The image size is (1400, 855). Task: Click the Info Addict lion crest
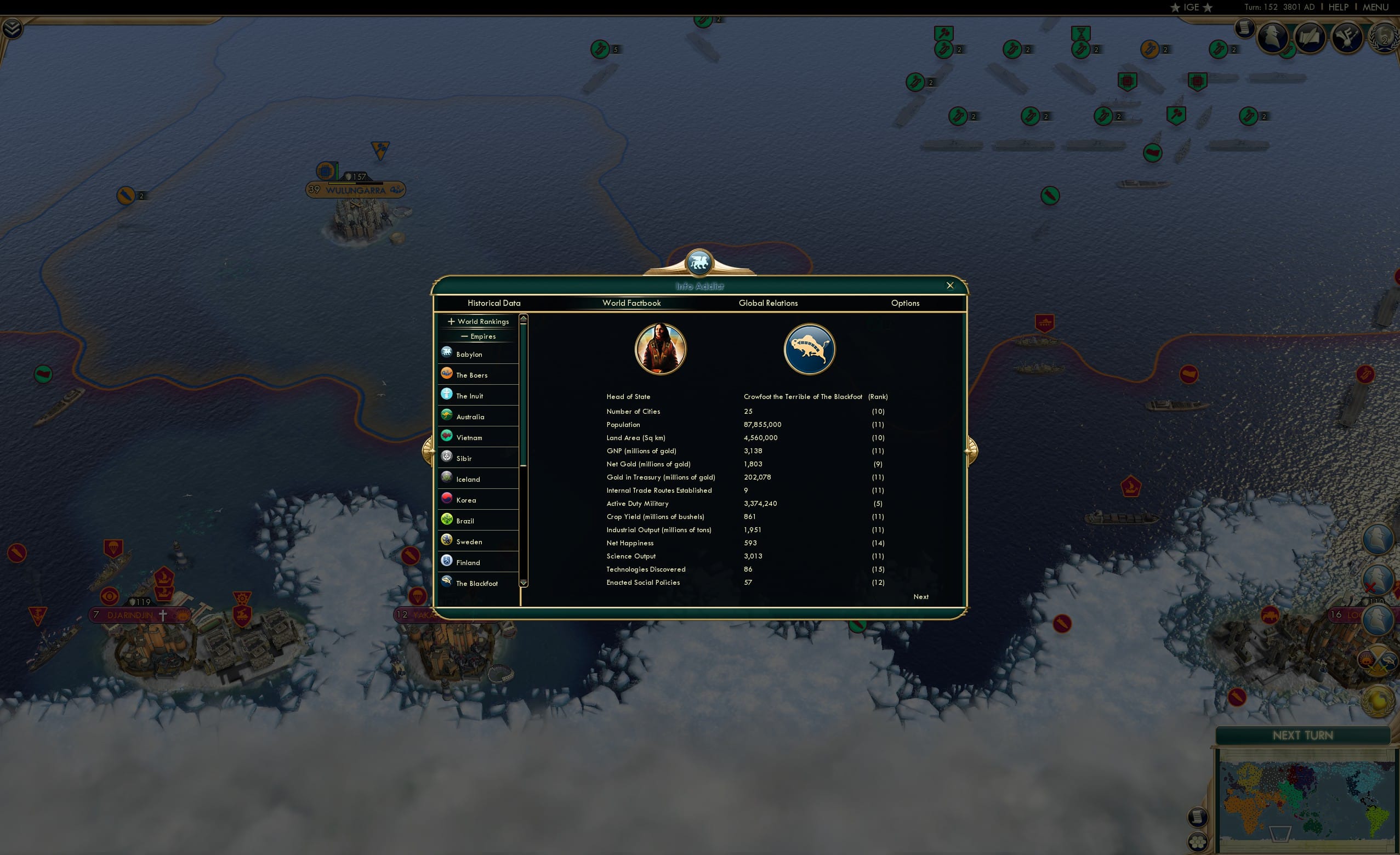click(x=699, y=261)
